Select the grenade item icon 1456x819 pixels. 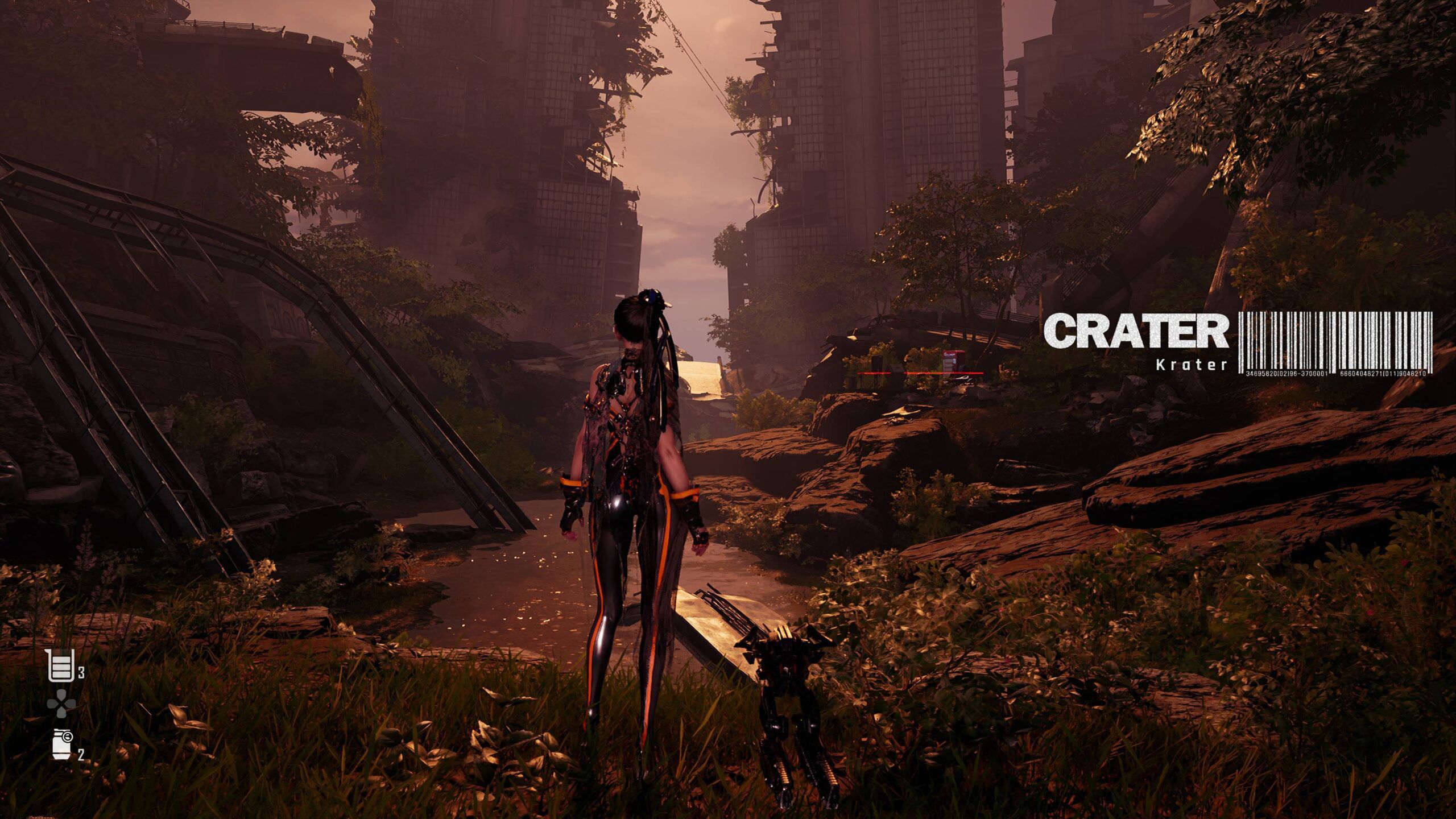(61, 743)
